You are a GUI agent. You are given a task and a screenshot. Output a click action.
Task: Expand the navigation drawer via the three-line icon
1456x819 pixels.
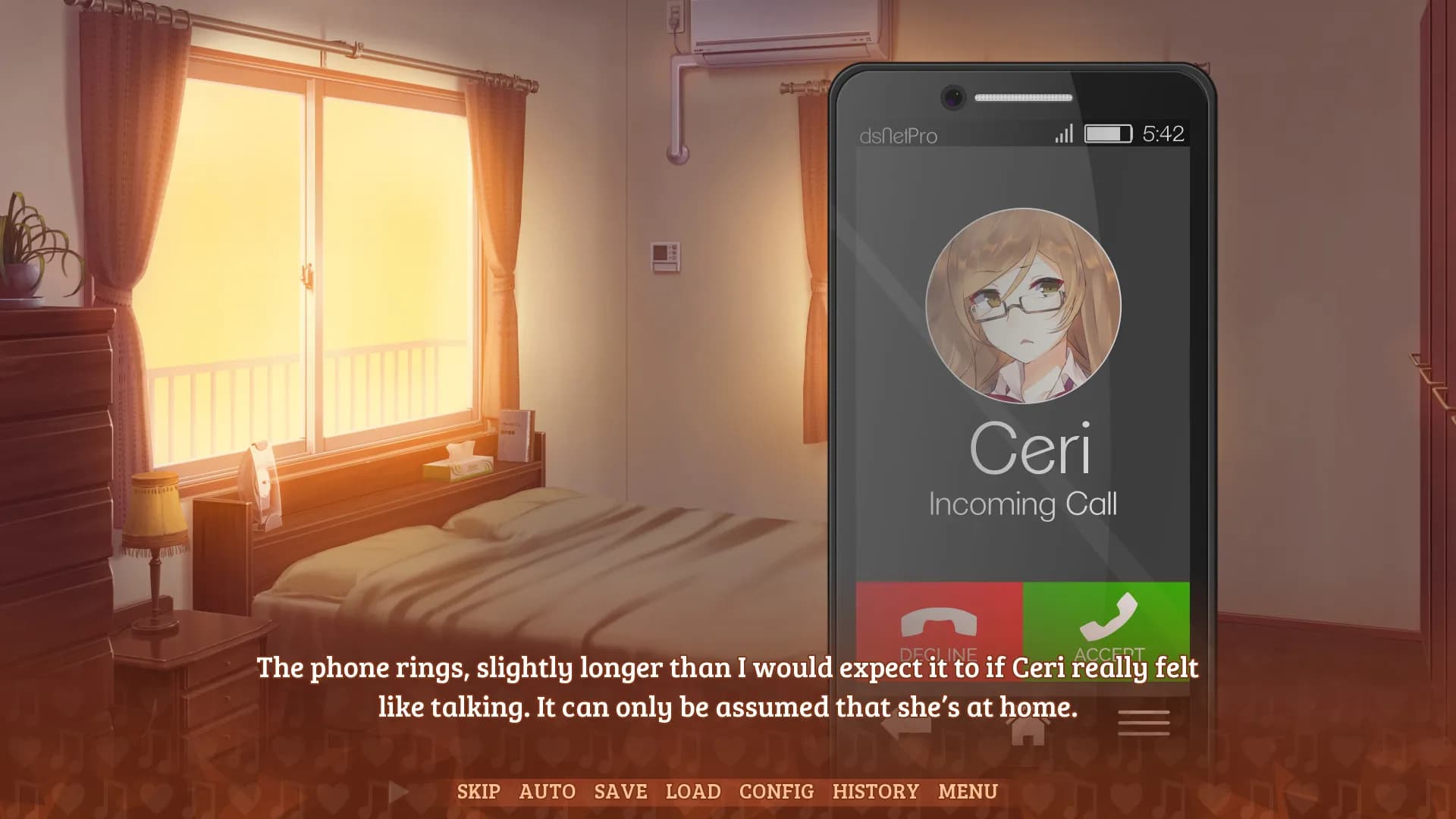[x=1145, y=722]
